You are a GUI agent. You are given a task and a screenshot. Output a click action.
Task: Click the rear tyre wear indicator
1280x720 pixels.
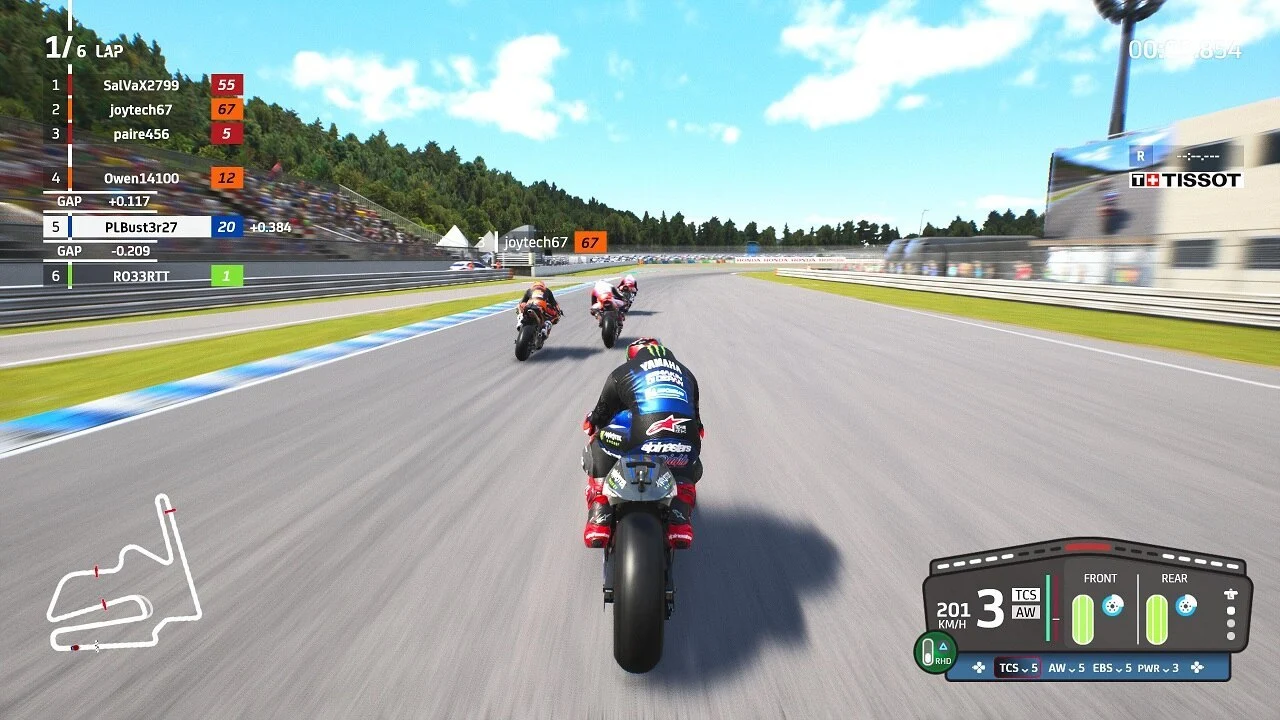pyautogui.click(x=1156, y=617)
